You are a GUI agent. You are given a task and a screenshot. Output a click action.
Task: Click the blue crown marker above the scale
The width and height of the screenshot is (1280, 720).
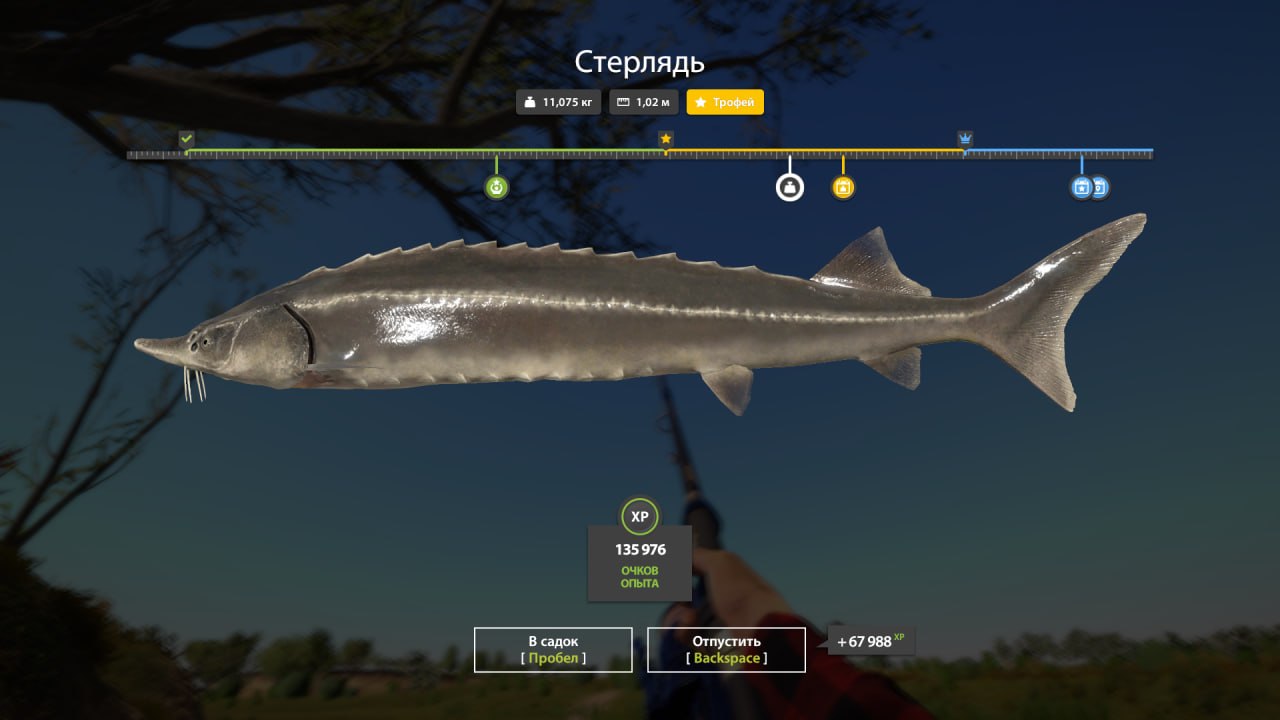(x=965, y=138)
